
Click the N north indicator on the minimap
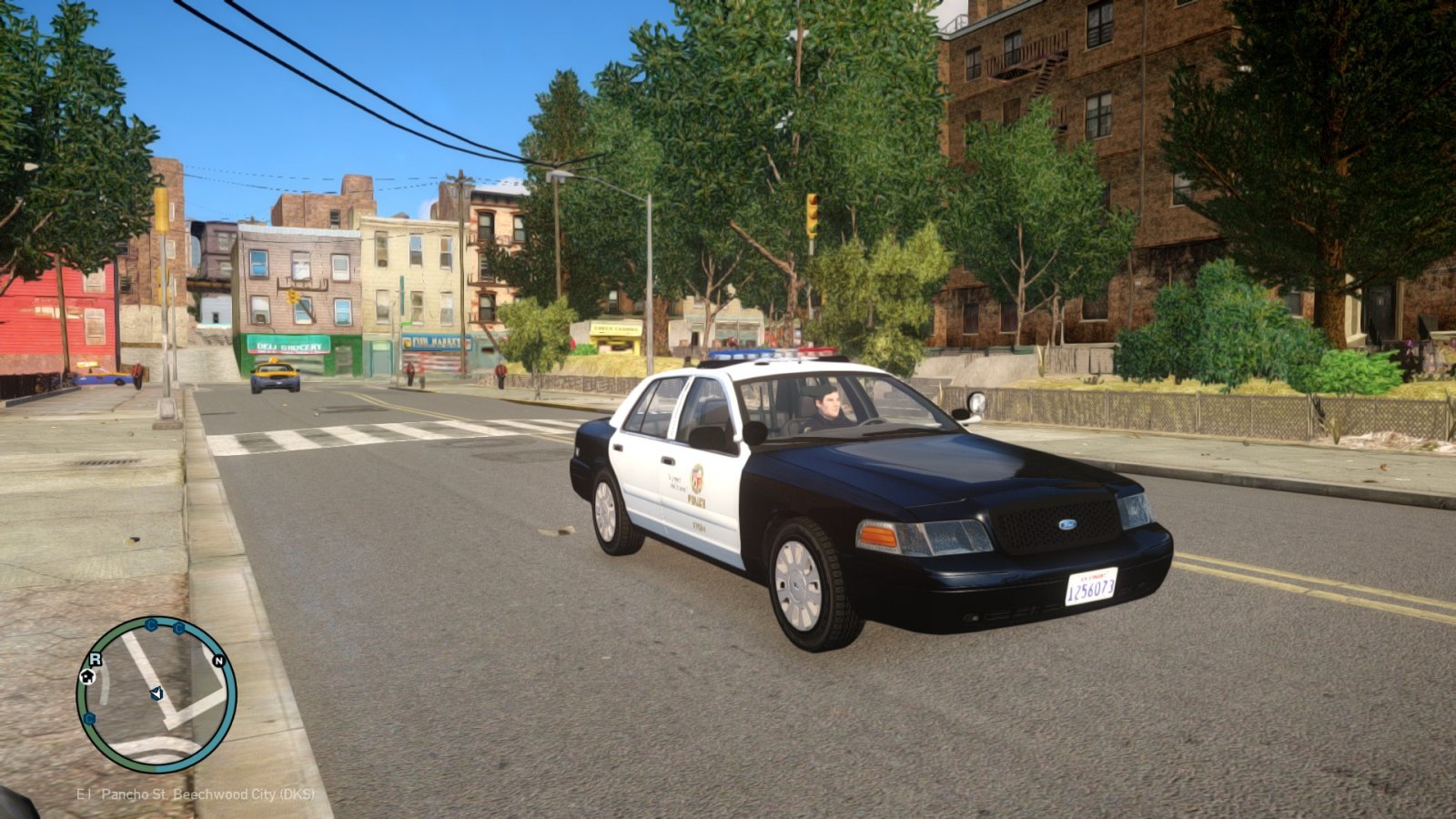pyautogui.click(x=218, y=661)
